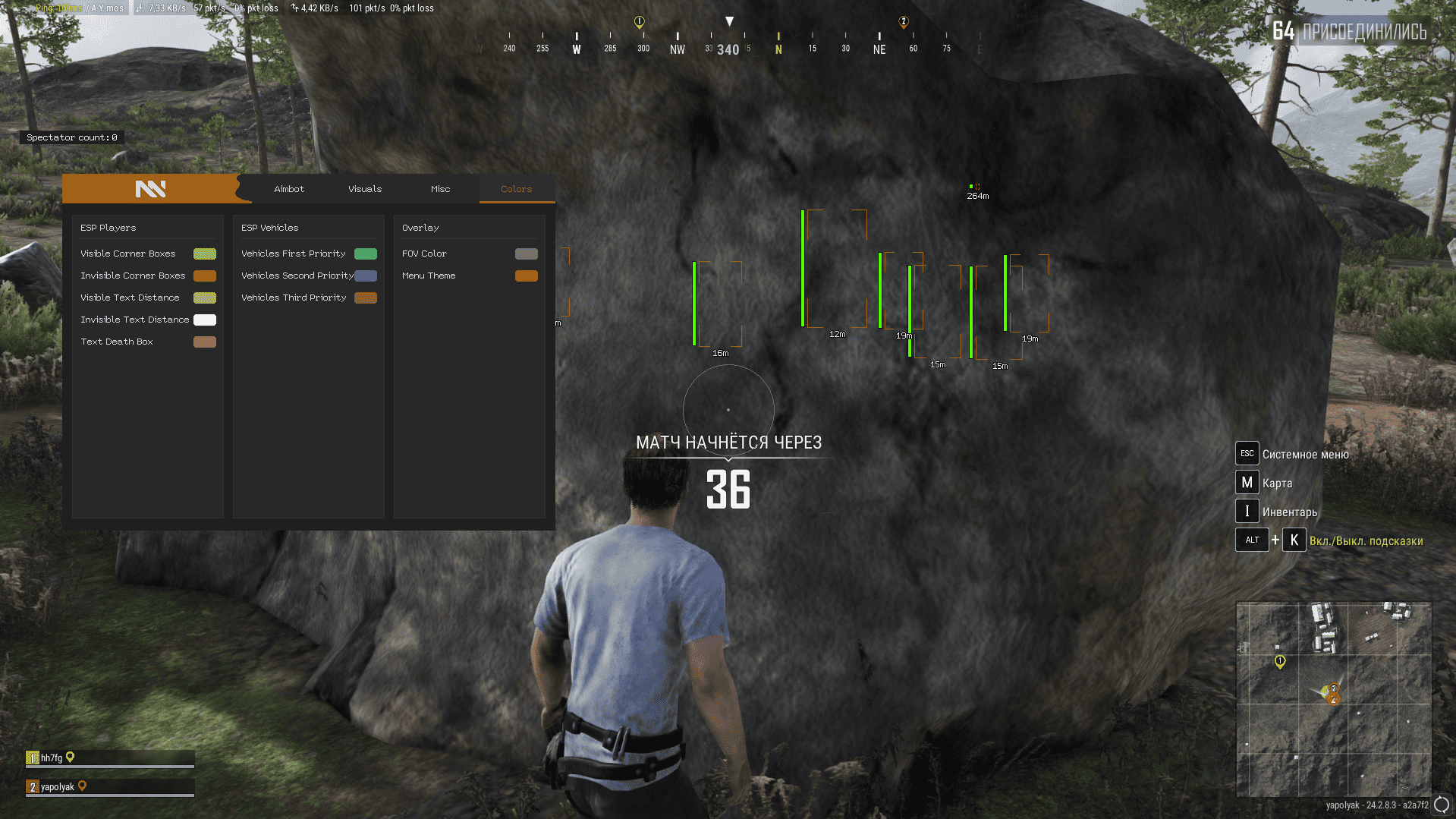Click the minimap in the corner
Viewport: 1456px width, 819px height.
pos(1334,699)
